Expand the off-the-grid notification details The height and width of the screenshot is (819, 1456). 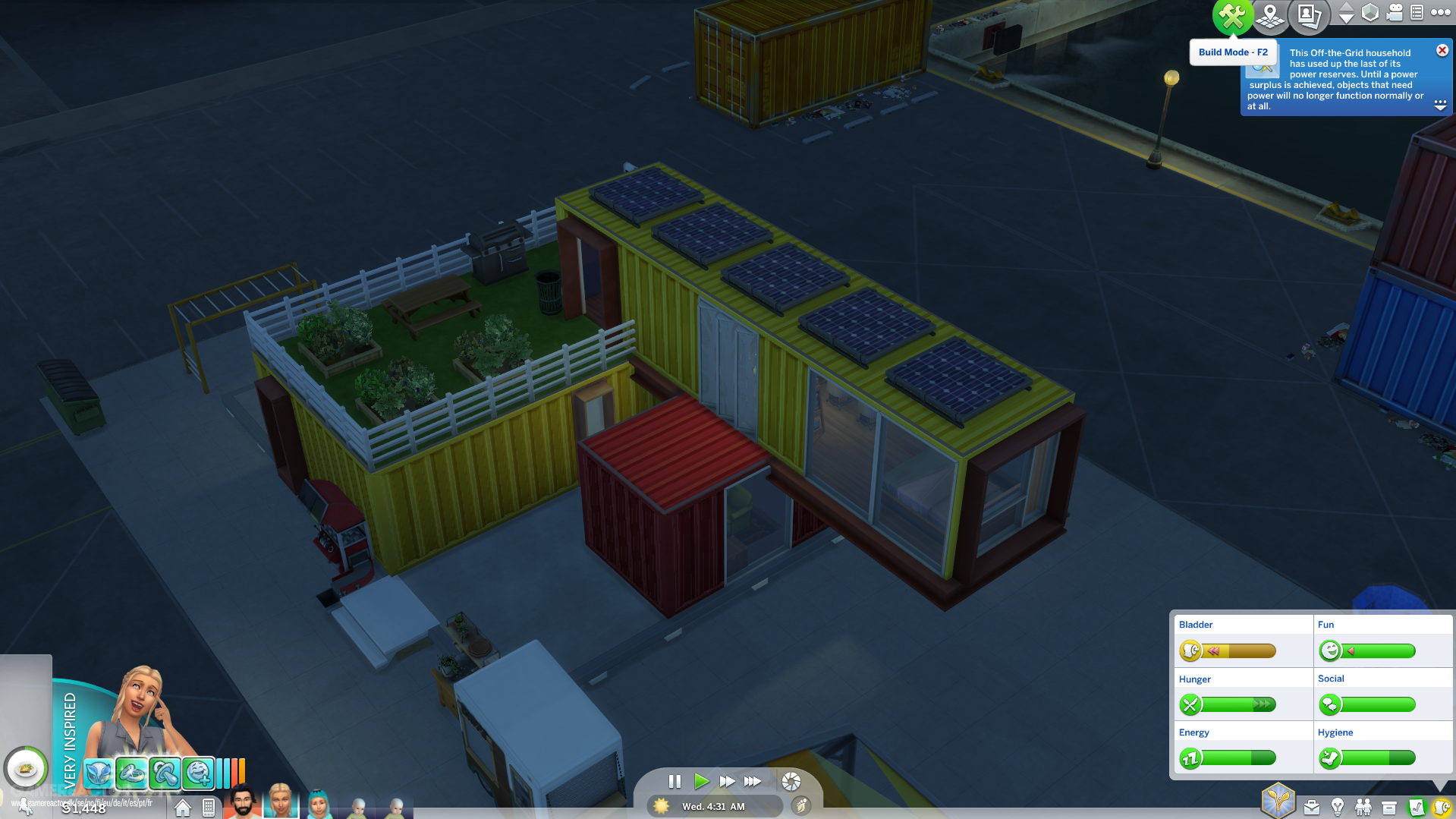1440,106
